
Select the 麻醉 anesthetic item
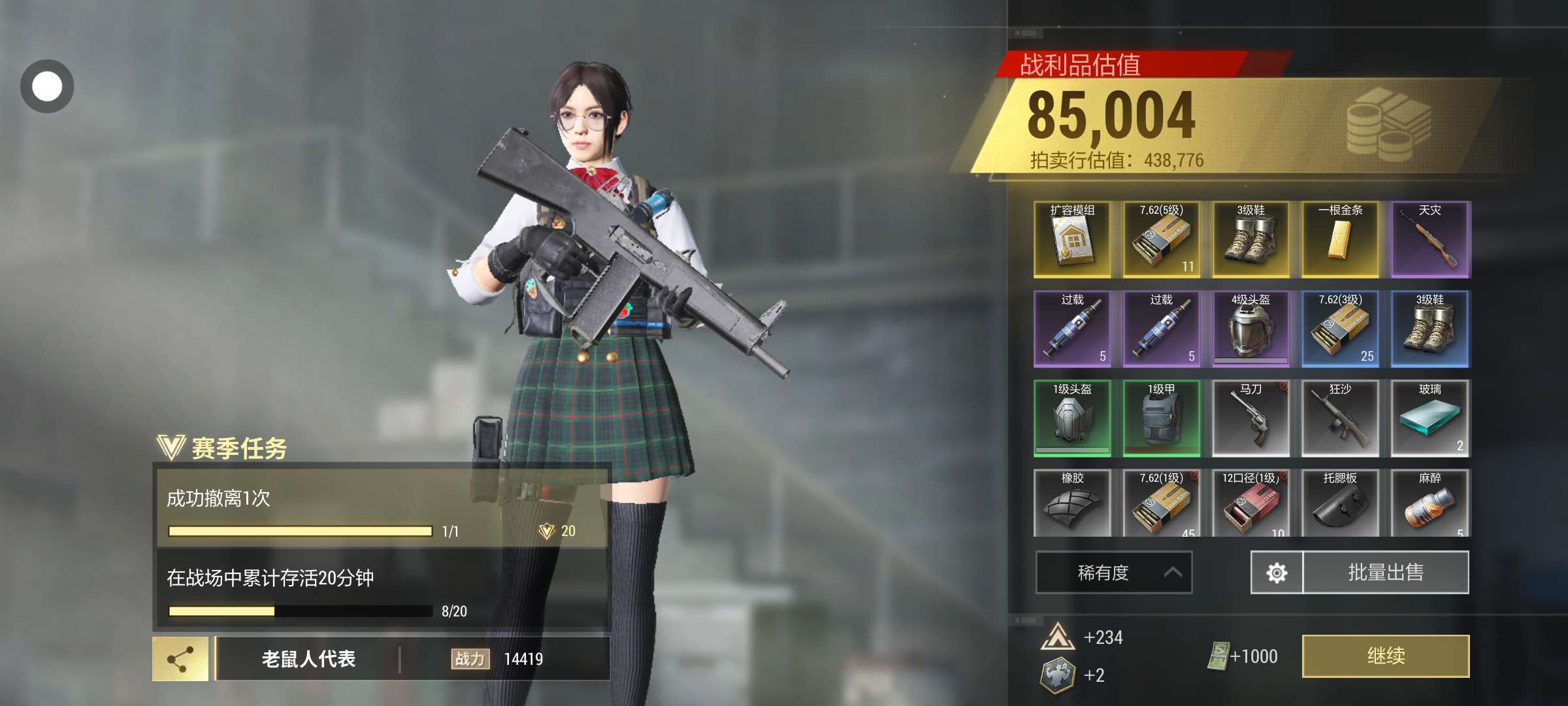click(x=1429, y=503)
